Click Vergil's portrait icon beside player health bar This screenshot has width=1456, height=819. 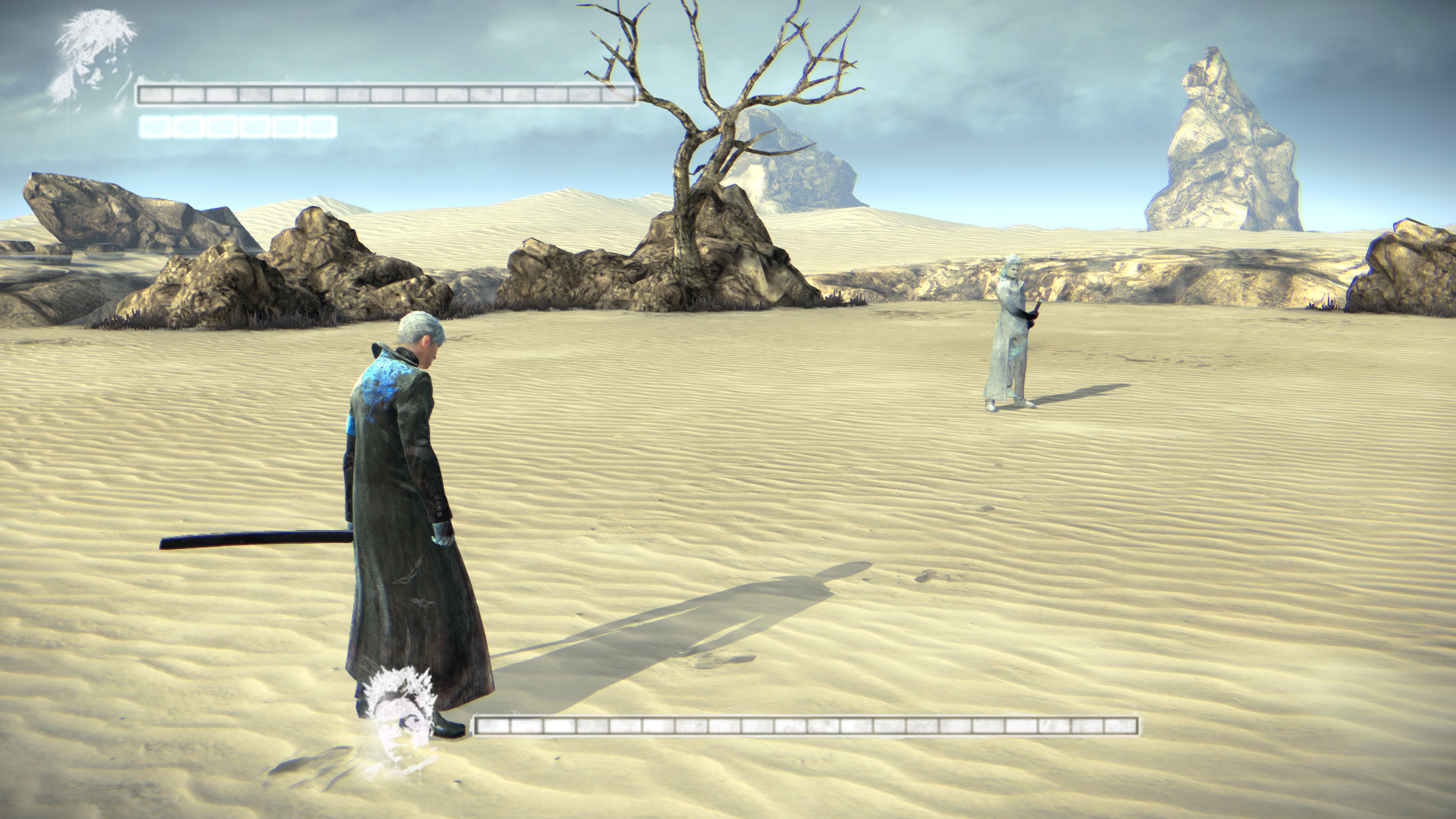pos(93,59)
